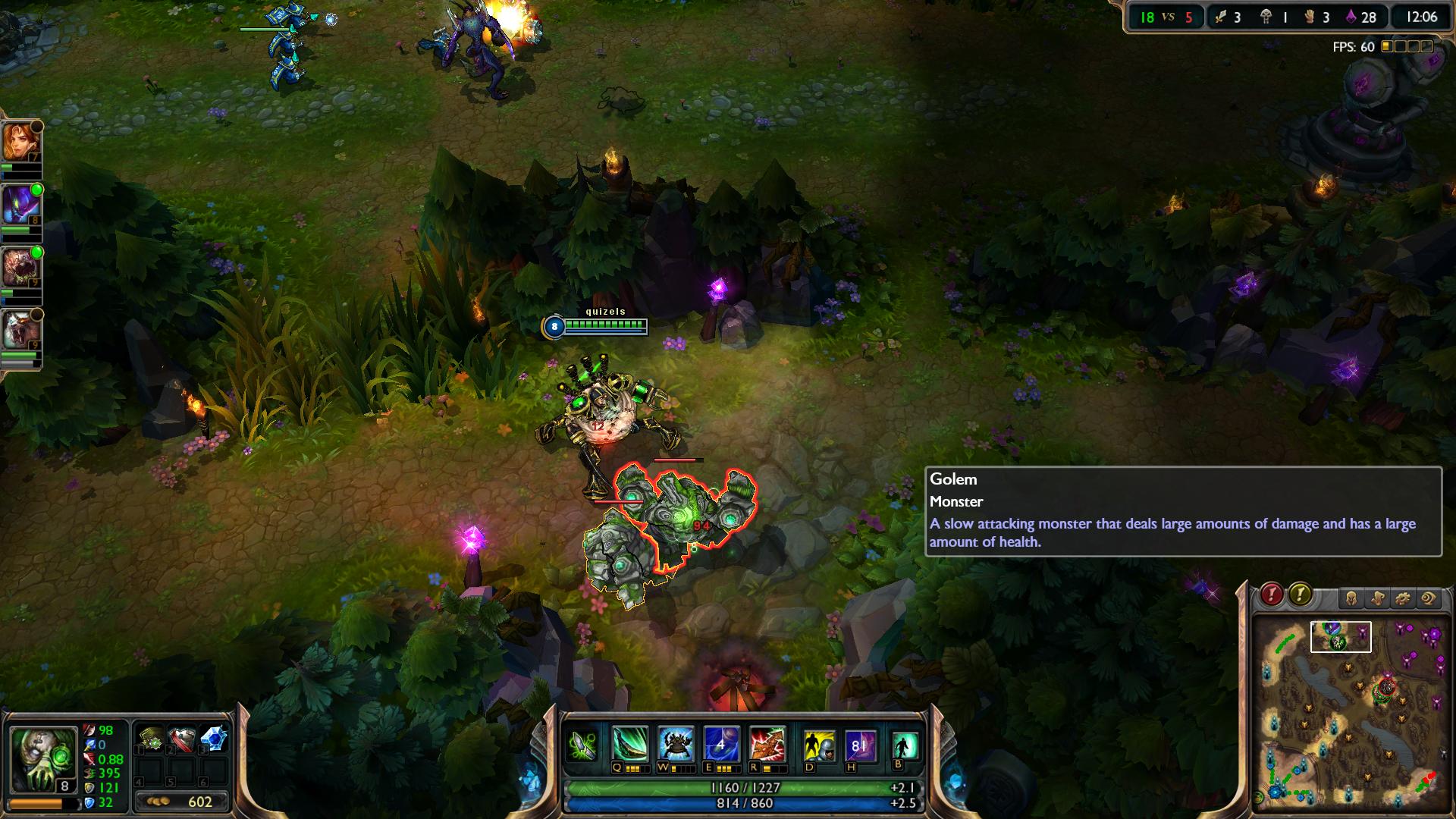The image size is (1456, 819).
Task: Select the E ability on cooldown
Action: tap(720, 745)
